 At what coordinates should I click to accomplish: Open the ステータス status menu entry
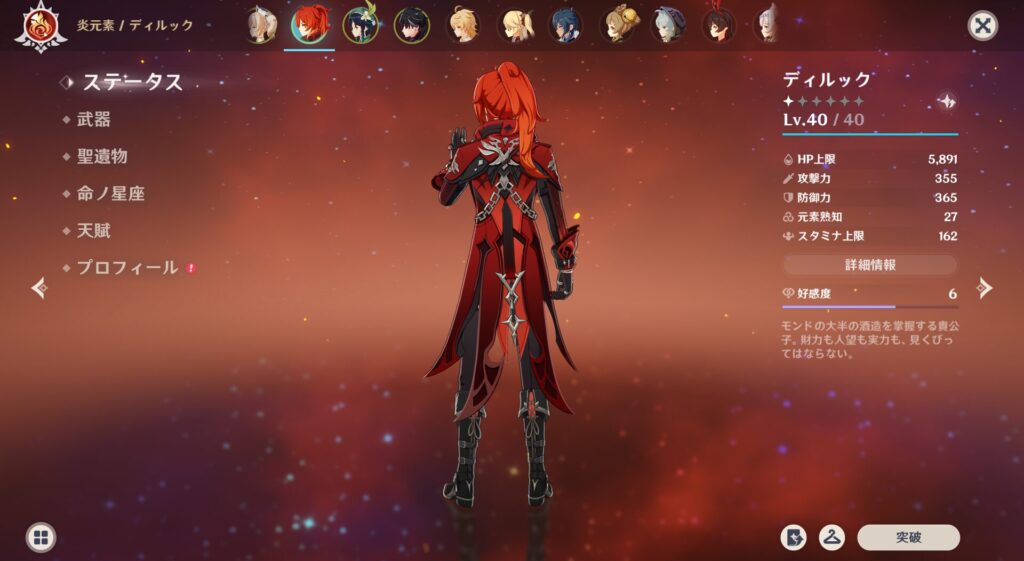click(132, 82)
